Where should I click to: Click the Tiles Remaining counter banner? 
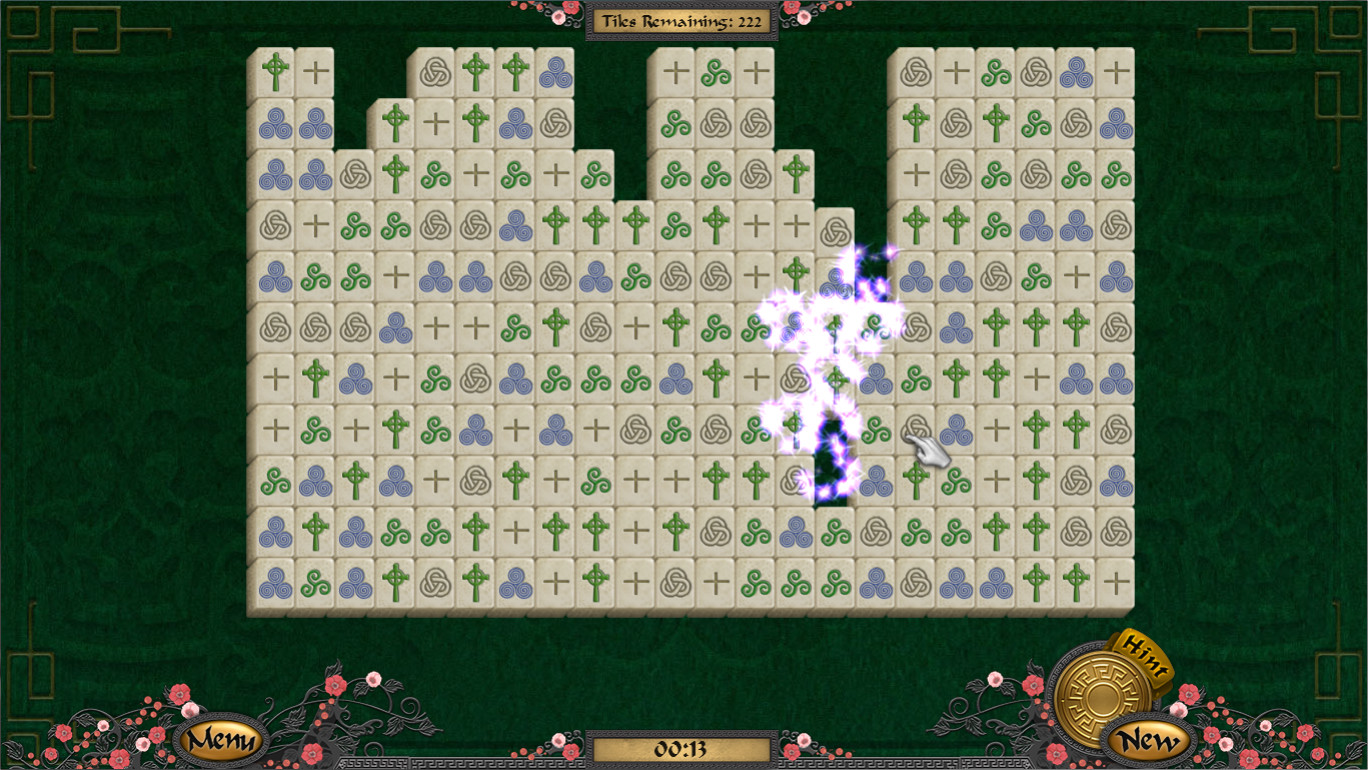point(683,20)
